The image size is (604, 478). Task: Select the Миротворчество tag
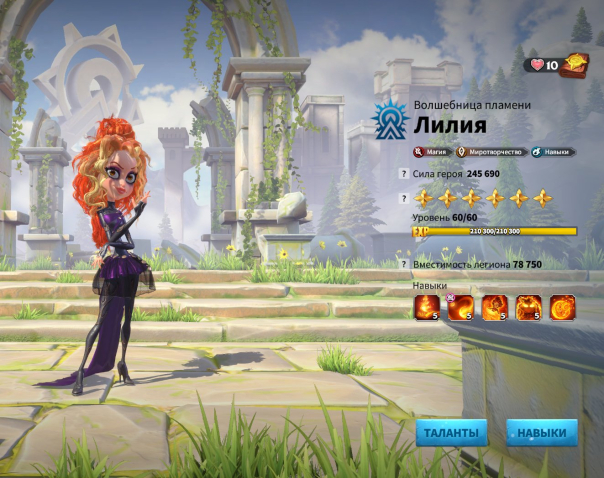coord(489,152)
